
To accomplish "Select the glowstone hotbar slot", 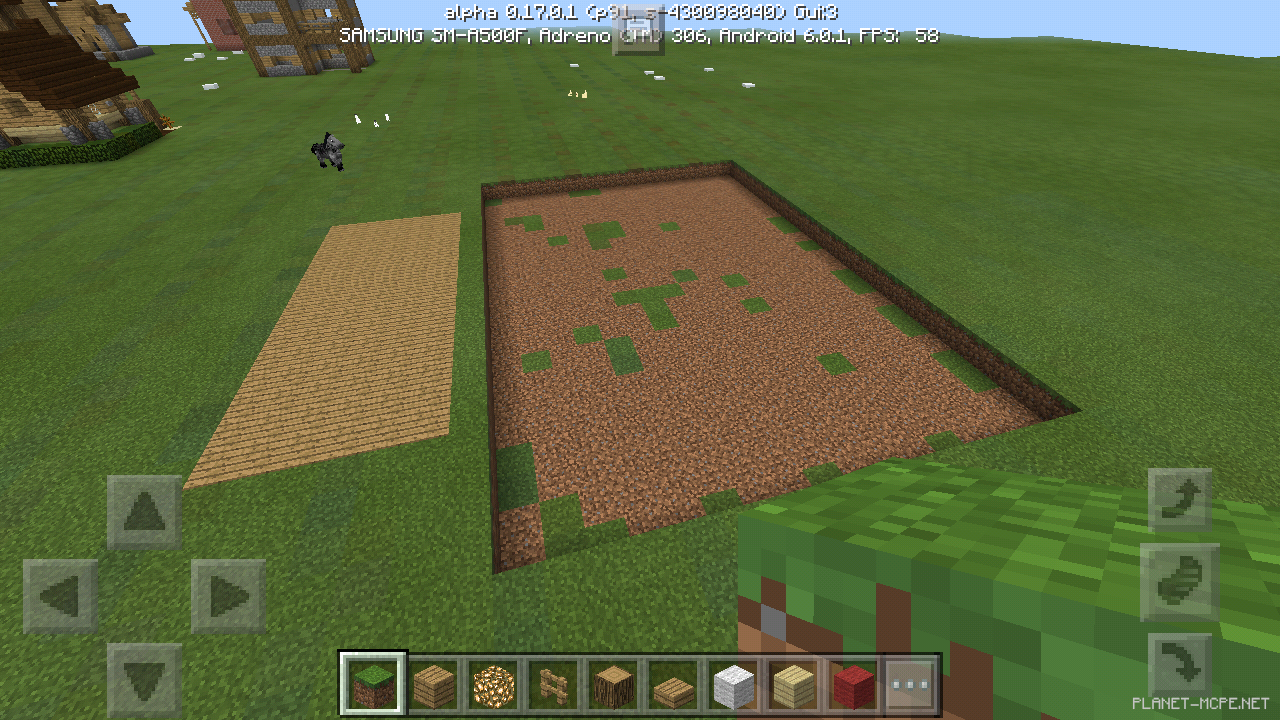I will point(494,685).
